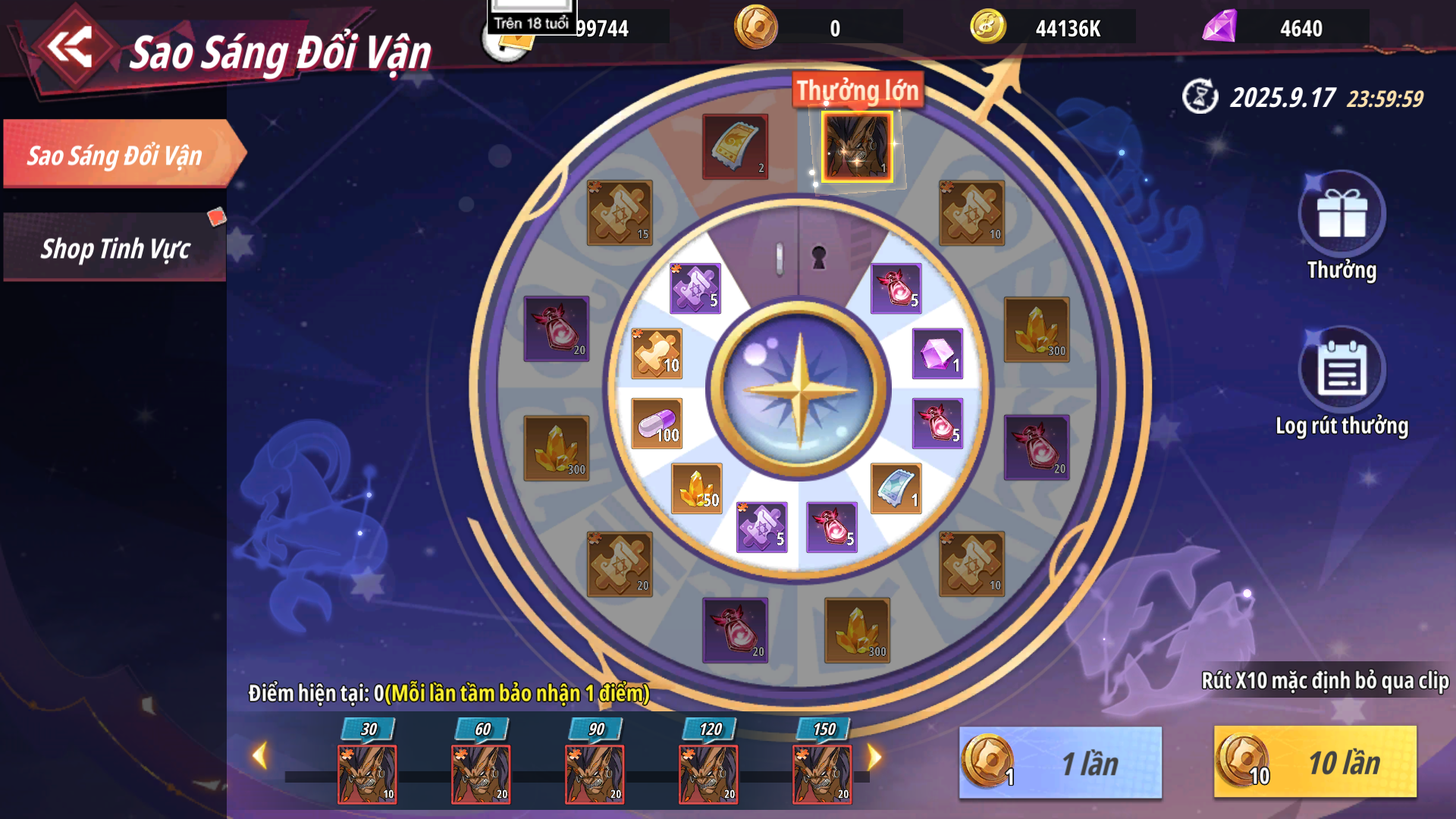Inspect the pill capsule 100 prize
Viewport: 1456px width, 819px height.
coord(657,423)
